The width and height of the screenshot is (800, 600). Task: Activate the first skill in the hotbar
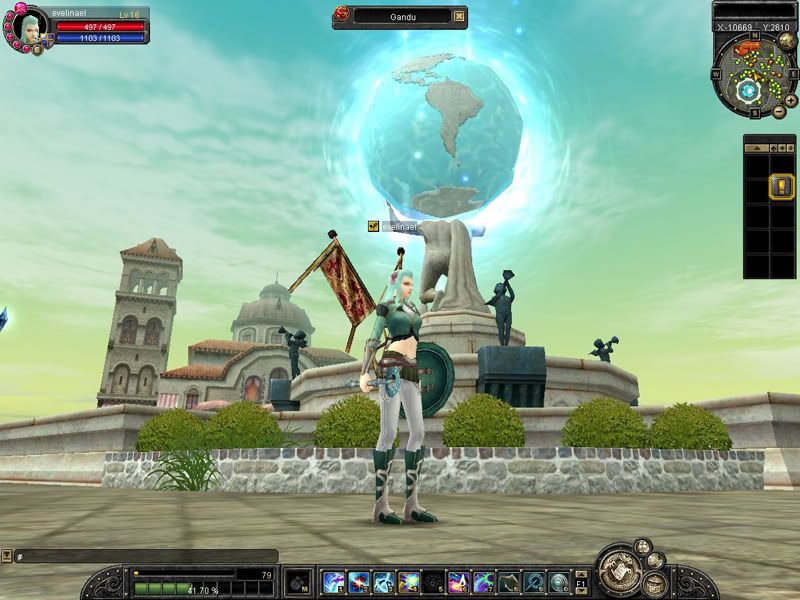click(x=333, y=581)
